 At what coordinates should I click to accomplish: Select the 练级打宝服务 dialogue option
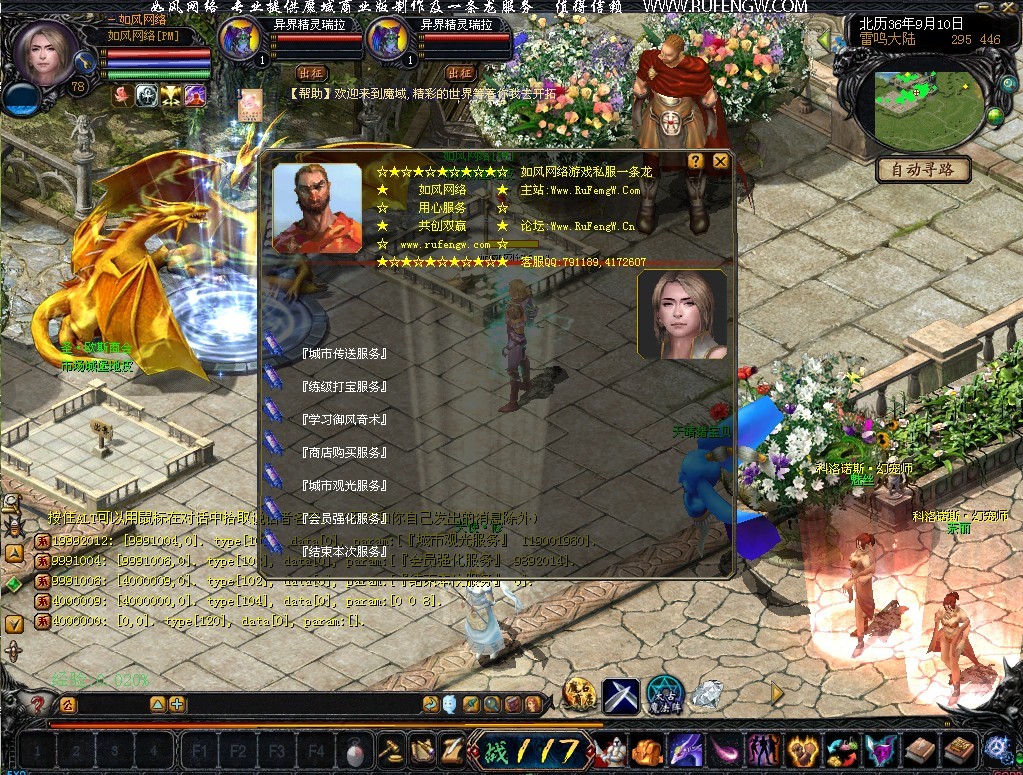[x=343, y=387]
